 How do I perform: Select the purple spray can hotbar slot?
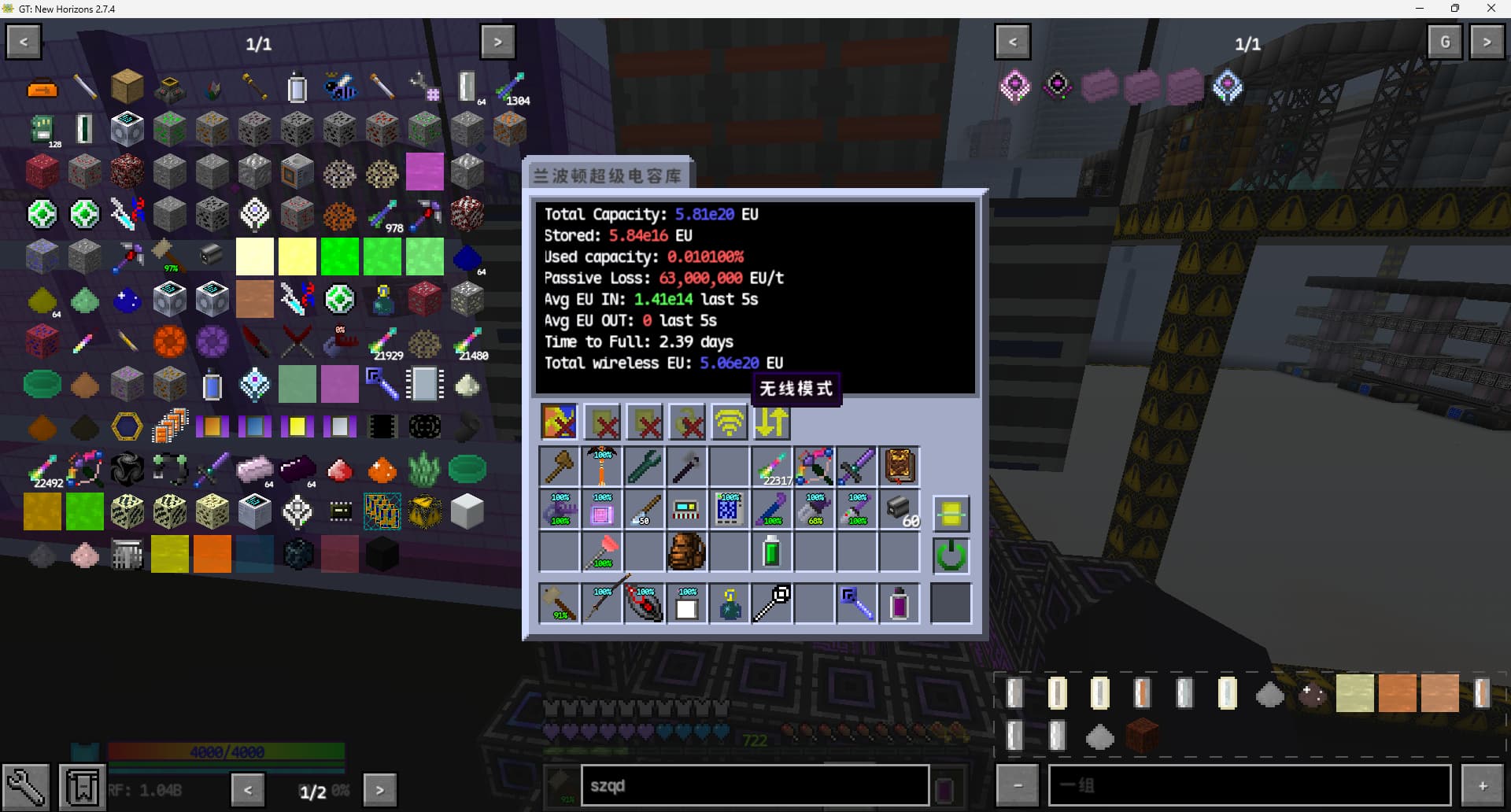pyautogui.click(x=900, y=604)
